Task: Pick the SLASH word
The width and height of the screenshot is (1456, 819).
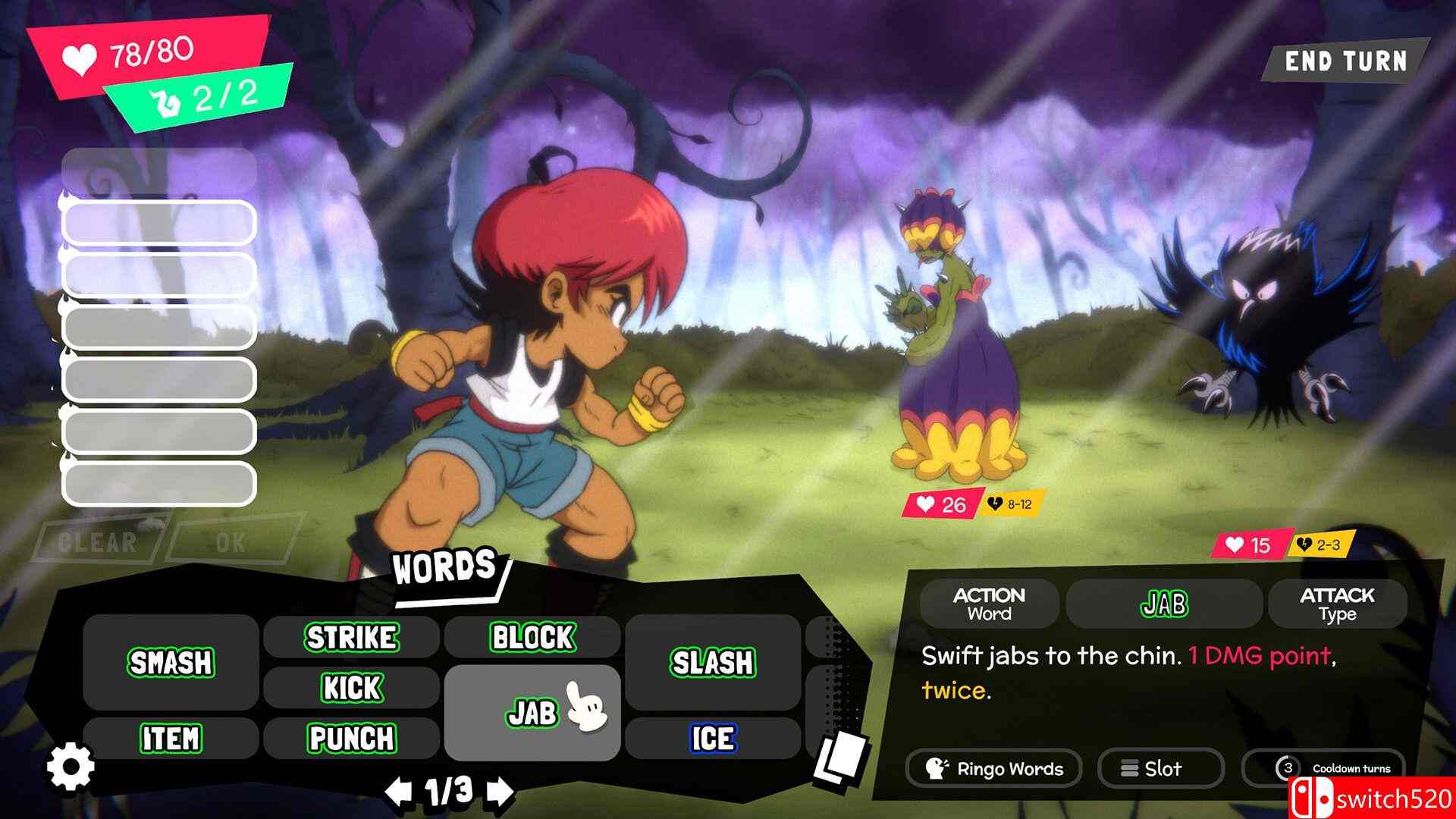Action: [x=712, y=662]
